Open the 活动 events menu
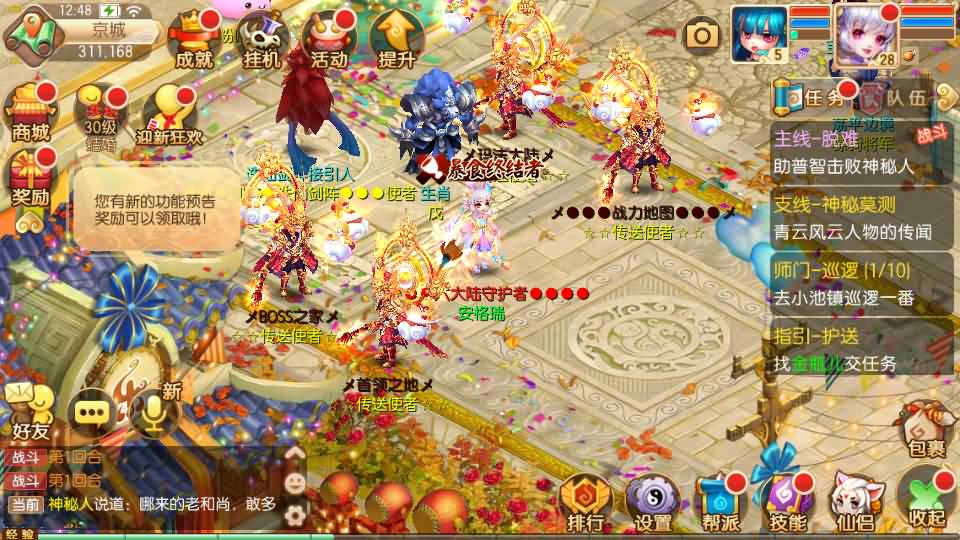Screen dimensions: 960x540 (x=330, y=42)
